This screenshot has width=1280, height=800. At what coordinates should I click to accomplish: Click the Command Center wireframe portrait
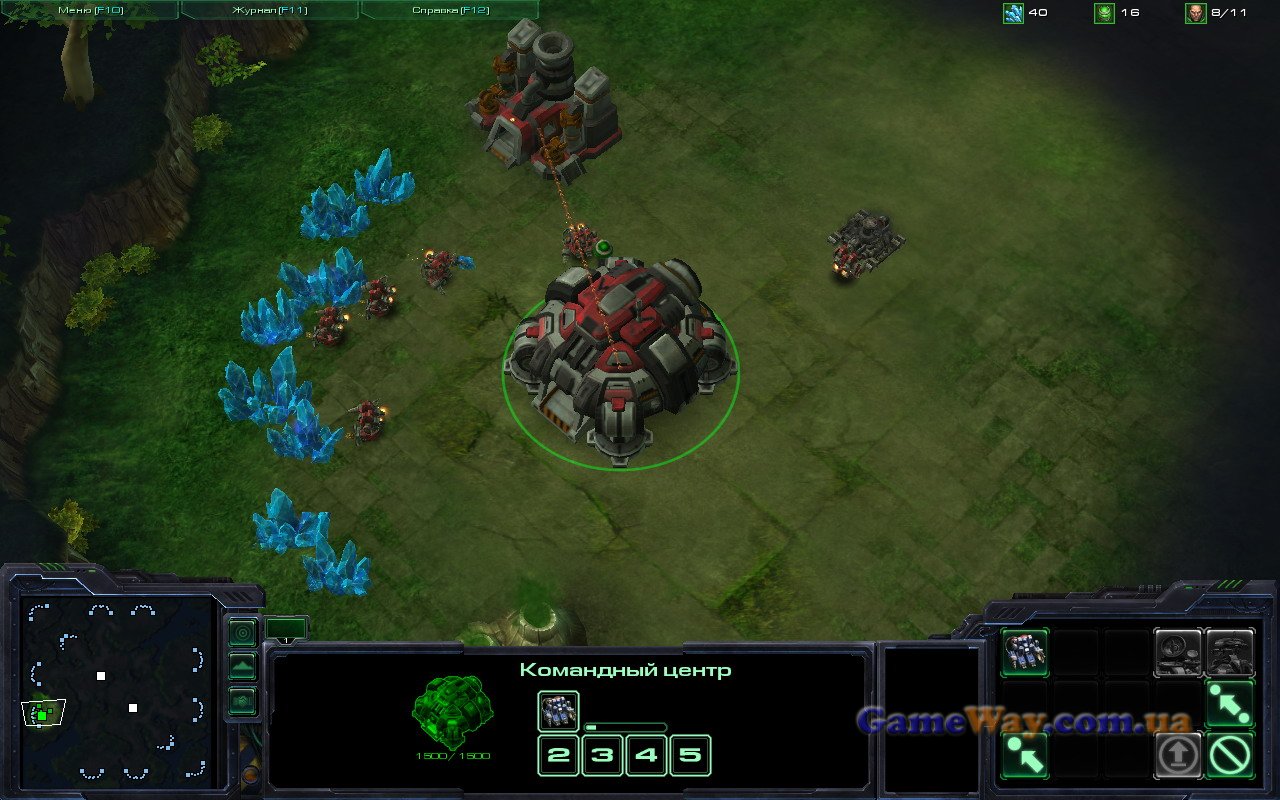point(452,708)
